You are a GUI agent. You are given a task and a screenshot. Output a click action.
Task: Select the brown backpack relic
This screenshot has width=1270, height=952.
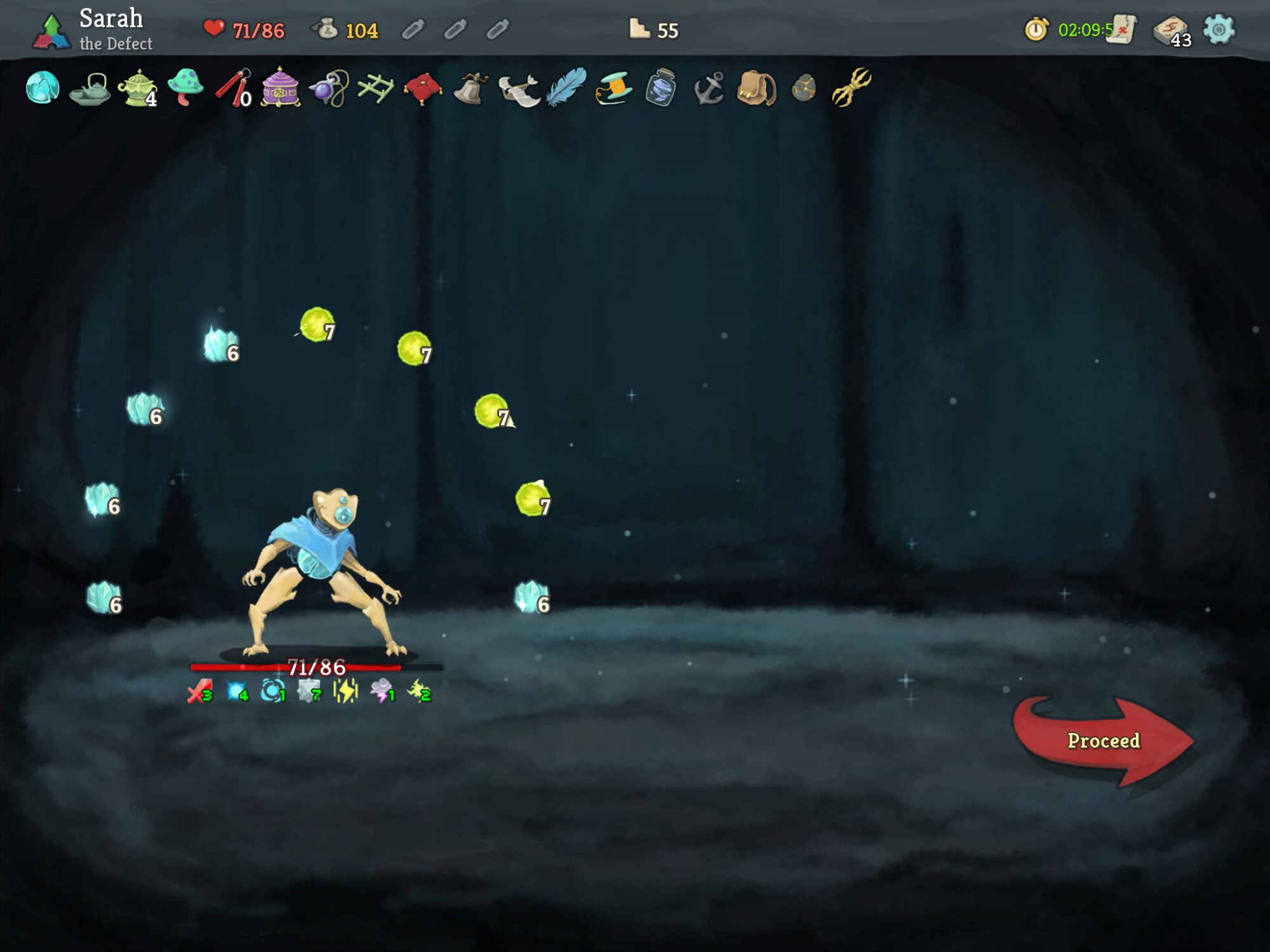tap(756, 88)
